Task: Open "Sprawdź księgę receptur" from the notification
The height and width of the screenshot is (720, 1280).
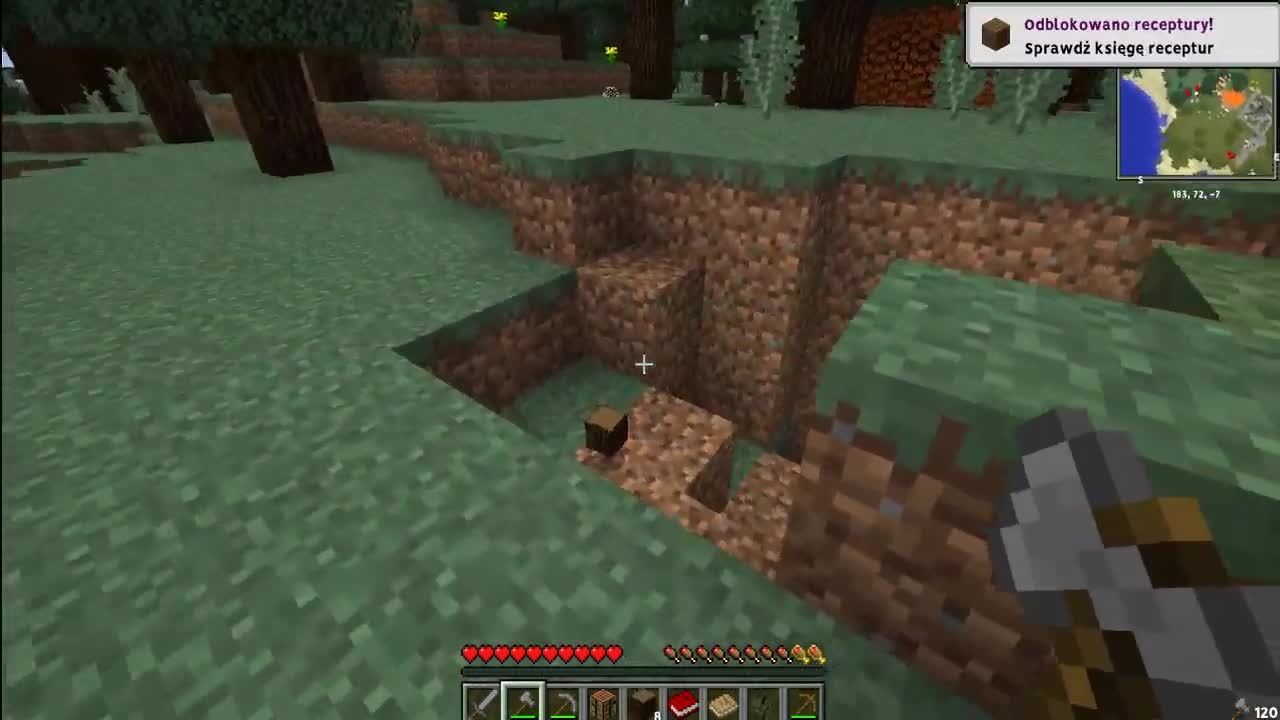Action: click(x=1118, y=47)
